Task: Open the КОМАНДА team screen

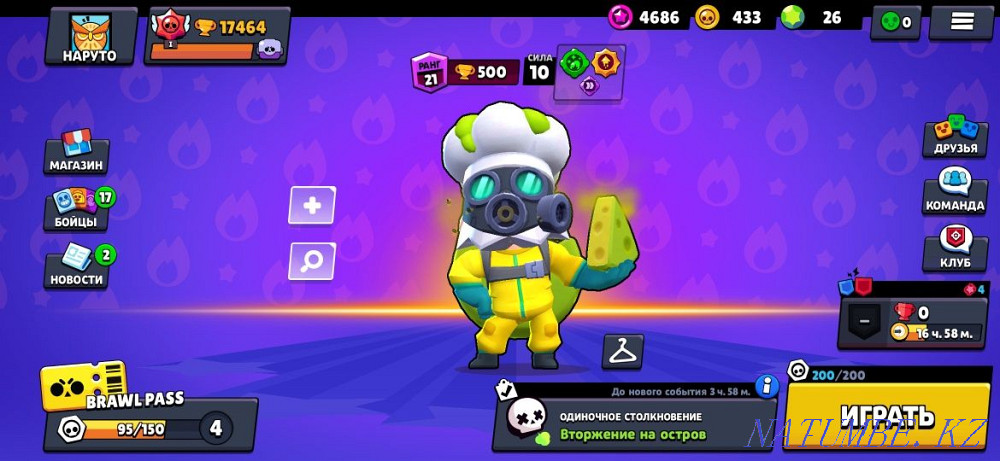Action: (954, 191)
